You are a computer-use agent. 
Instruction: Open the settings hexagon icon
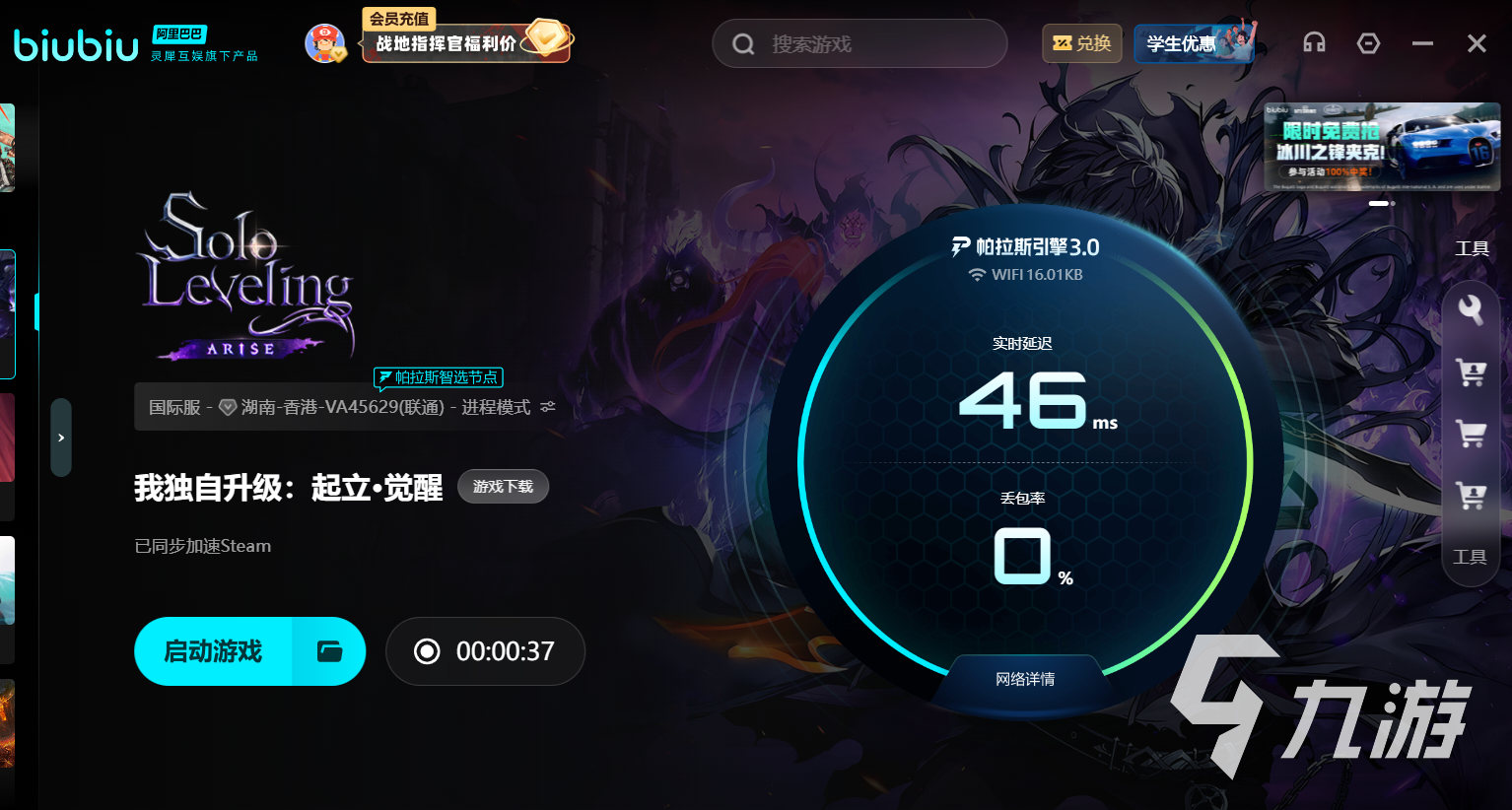(x=1368, y=42)
